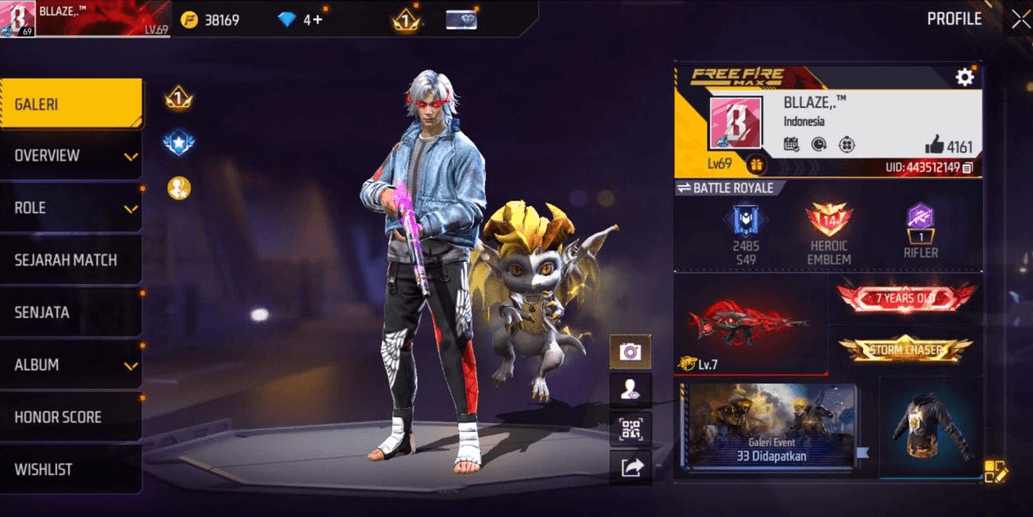Close the profile screen
The width and height of the screenshot is (1033, 517).
tap(1020, 20)
